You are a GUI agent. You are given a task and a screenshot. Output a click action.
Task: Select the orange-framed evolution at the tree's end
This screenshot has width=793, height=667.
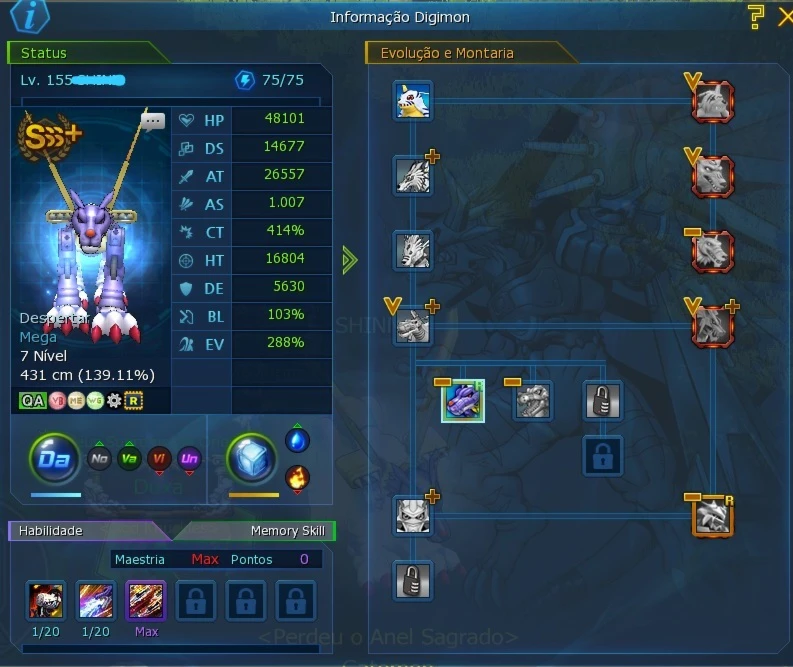[712, 517]
